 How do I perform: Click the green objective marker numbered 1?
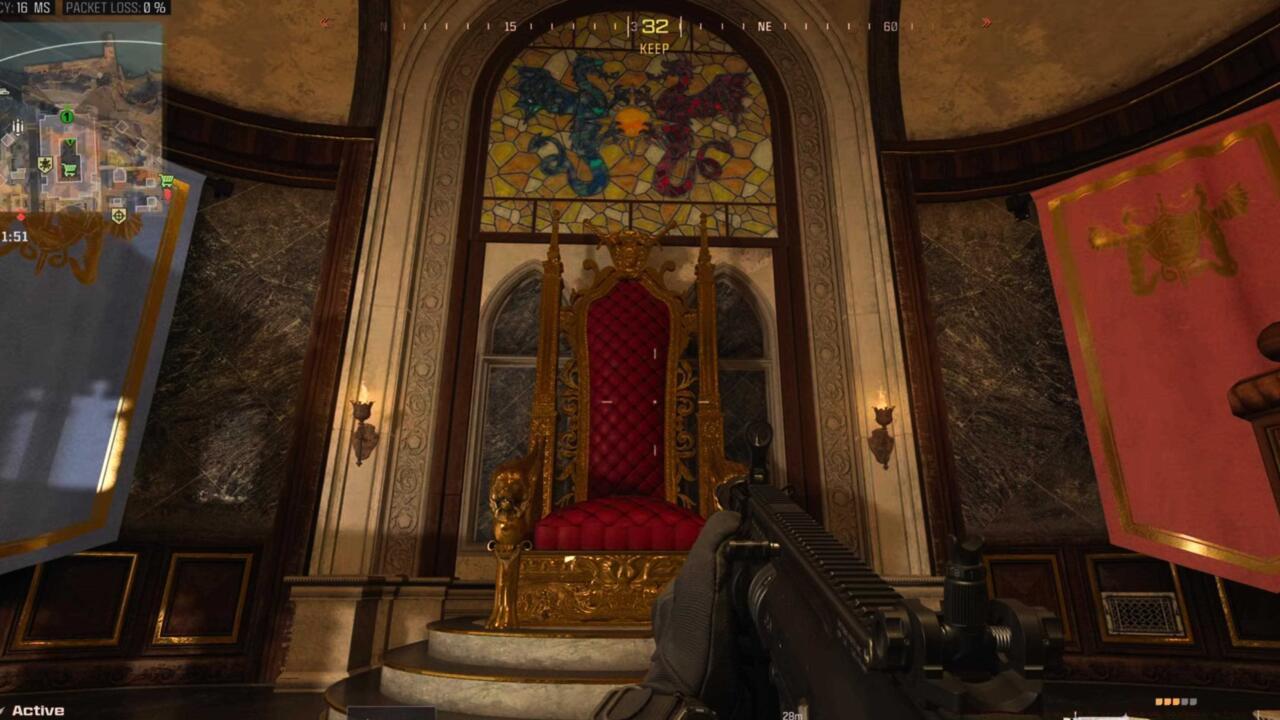point(65,117)
